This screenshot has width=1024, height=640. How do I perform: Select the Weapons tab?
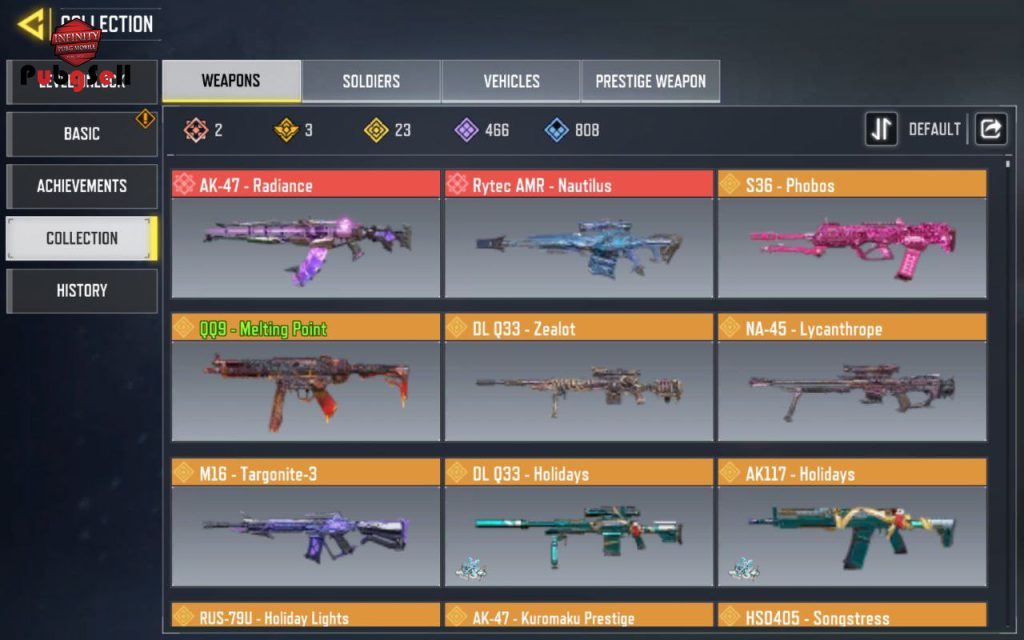[231, 81]
